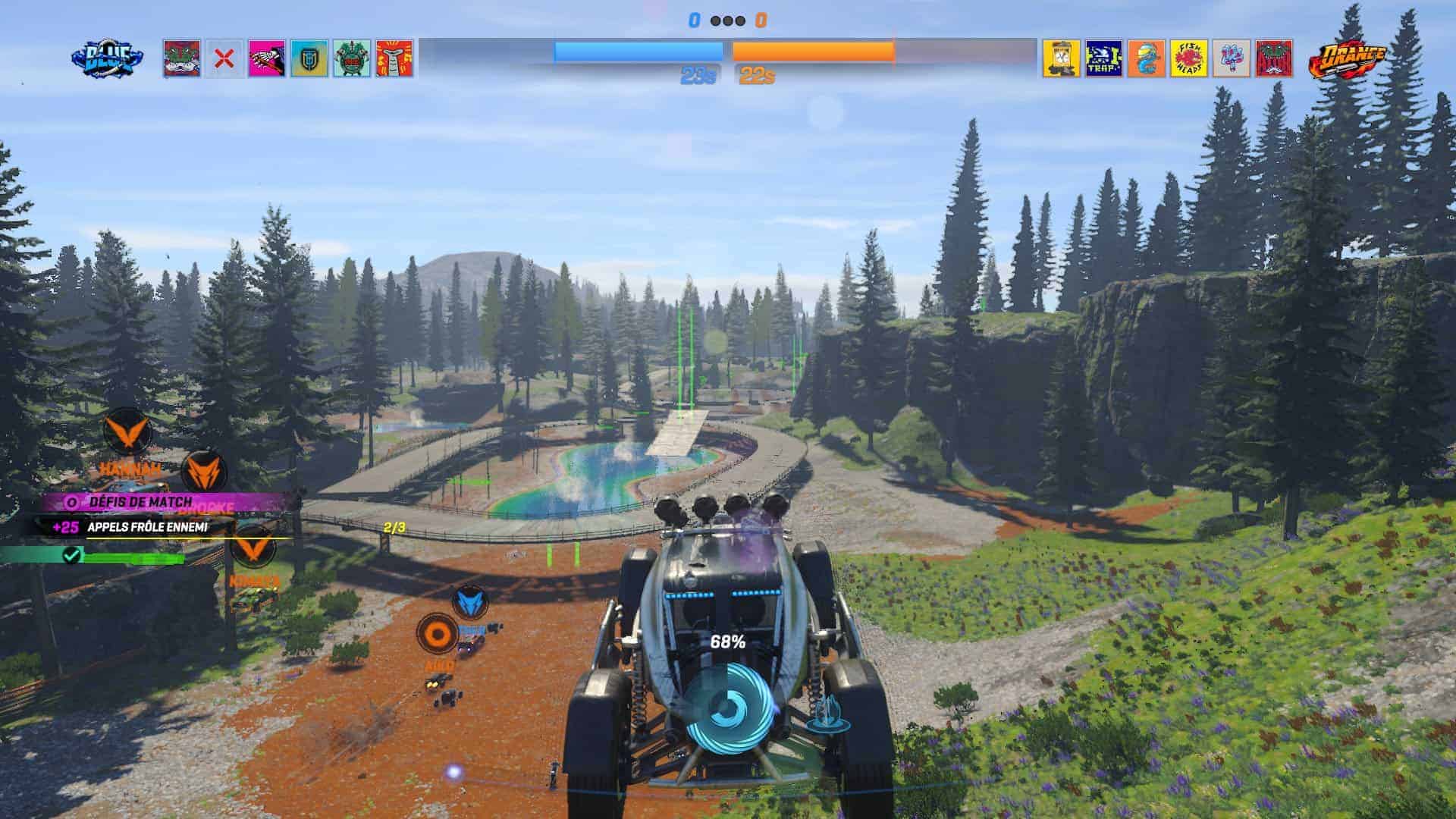Select the red X eliminated player slot

click(224, 59)
